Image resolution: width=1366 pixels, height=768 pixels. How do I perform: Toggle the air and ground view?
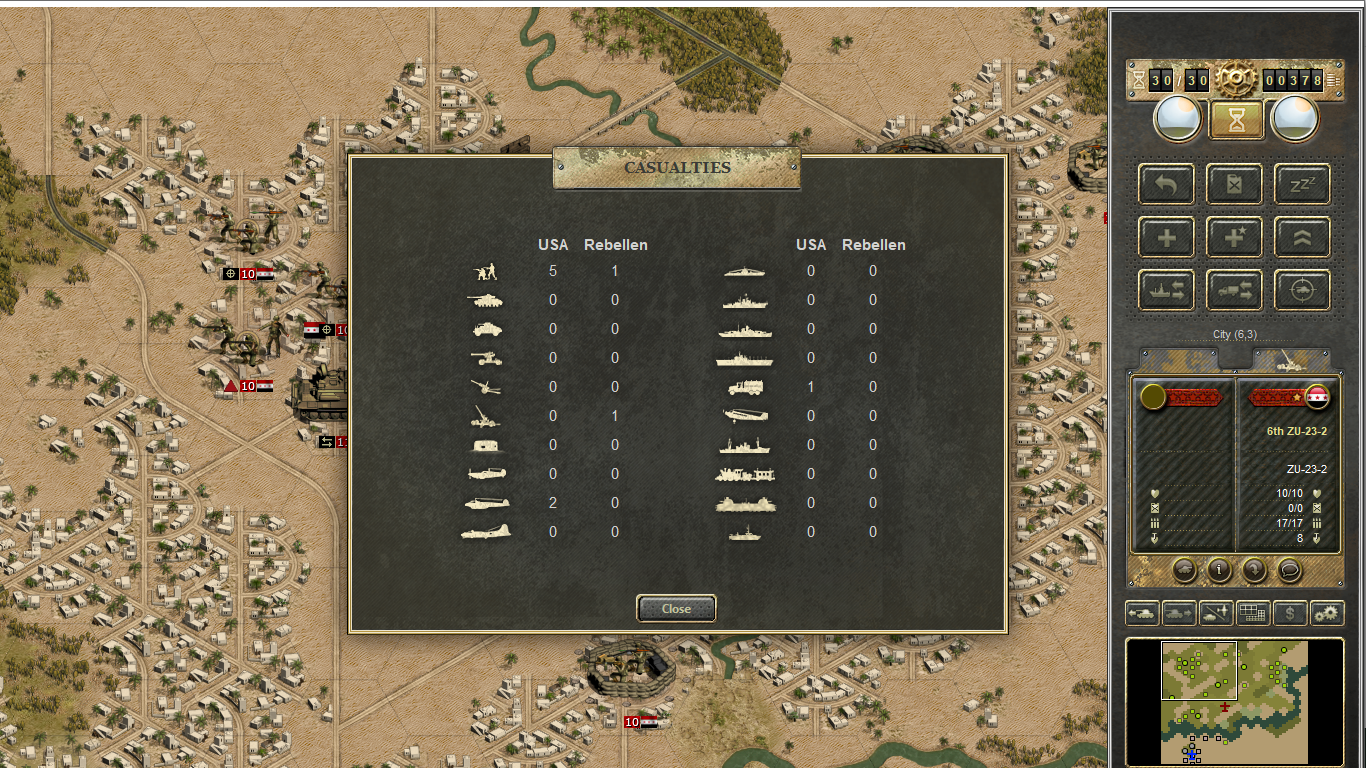point(1215,613)
